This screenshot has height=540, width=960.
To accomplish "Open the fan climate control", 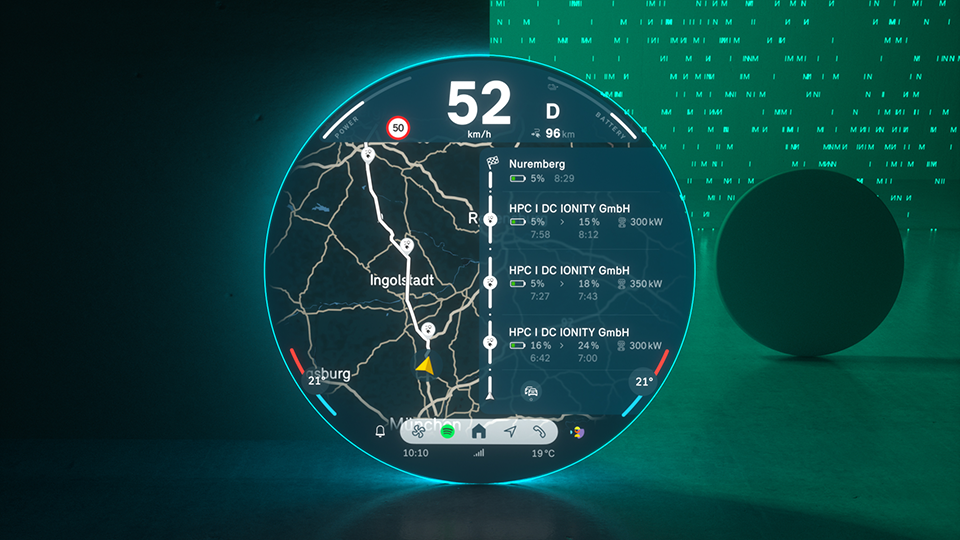I will click(420, 432).
